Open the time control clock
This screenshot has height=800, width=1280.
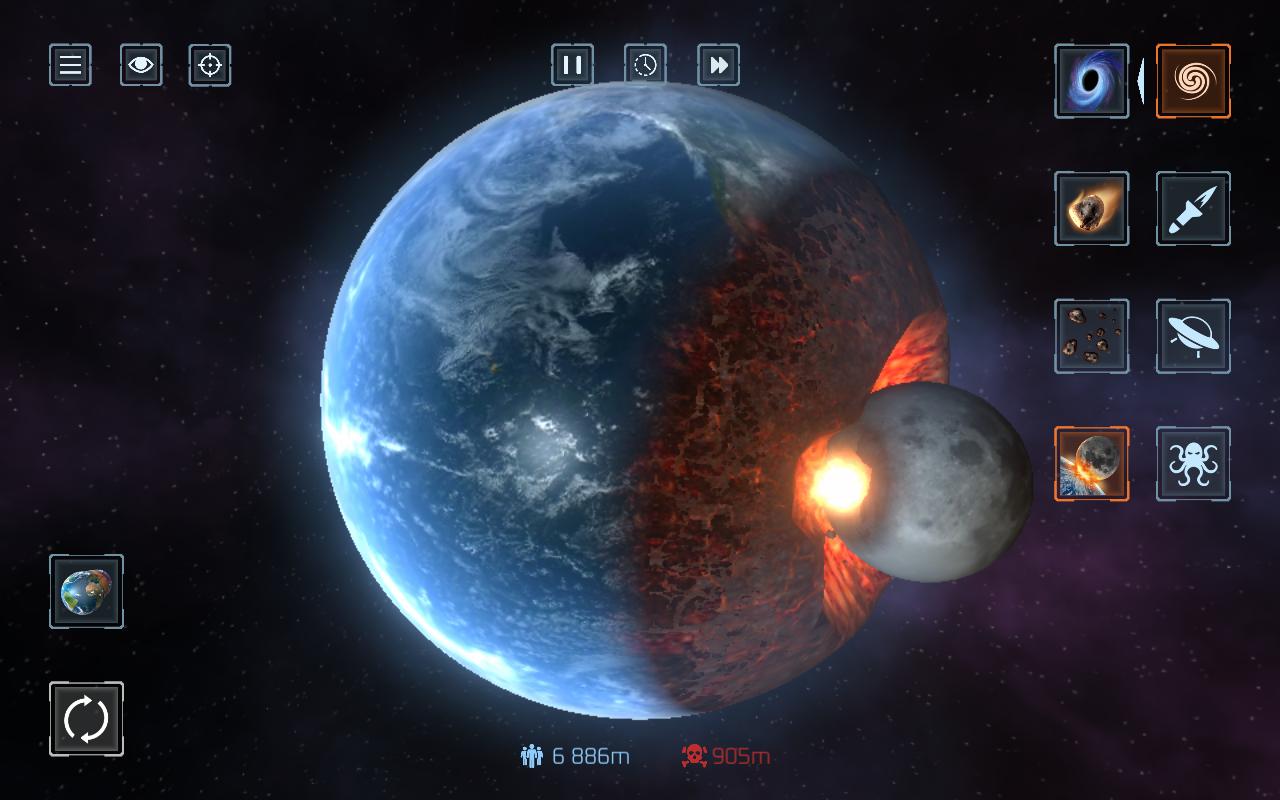645,66
